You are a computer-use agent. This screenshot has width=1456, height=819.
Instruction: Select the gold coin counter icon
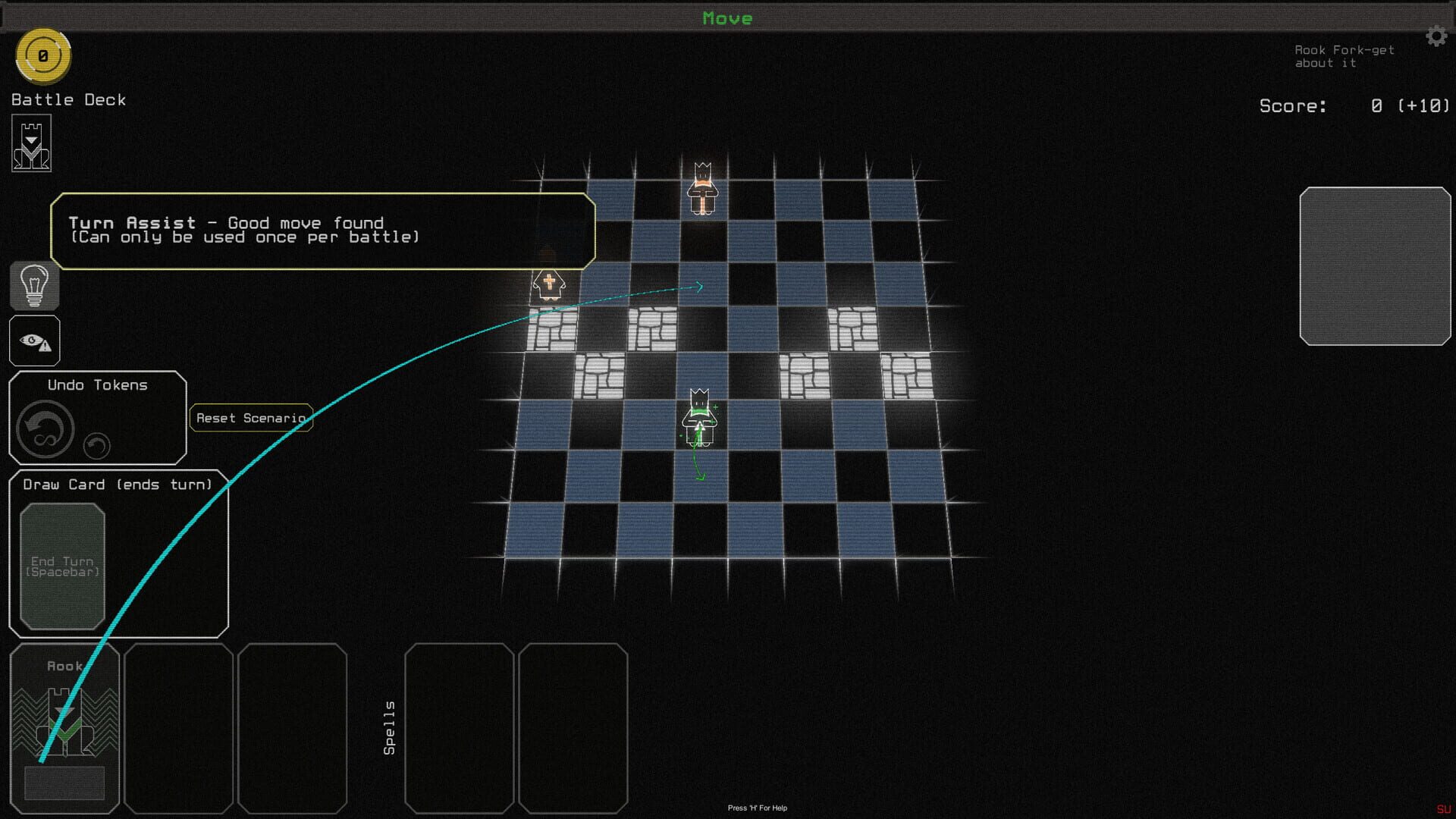(x=43, y=55)
